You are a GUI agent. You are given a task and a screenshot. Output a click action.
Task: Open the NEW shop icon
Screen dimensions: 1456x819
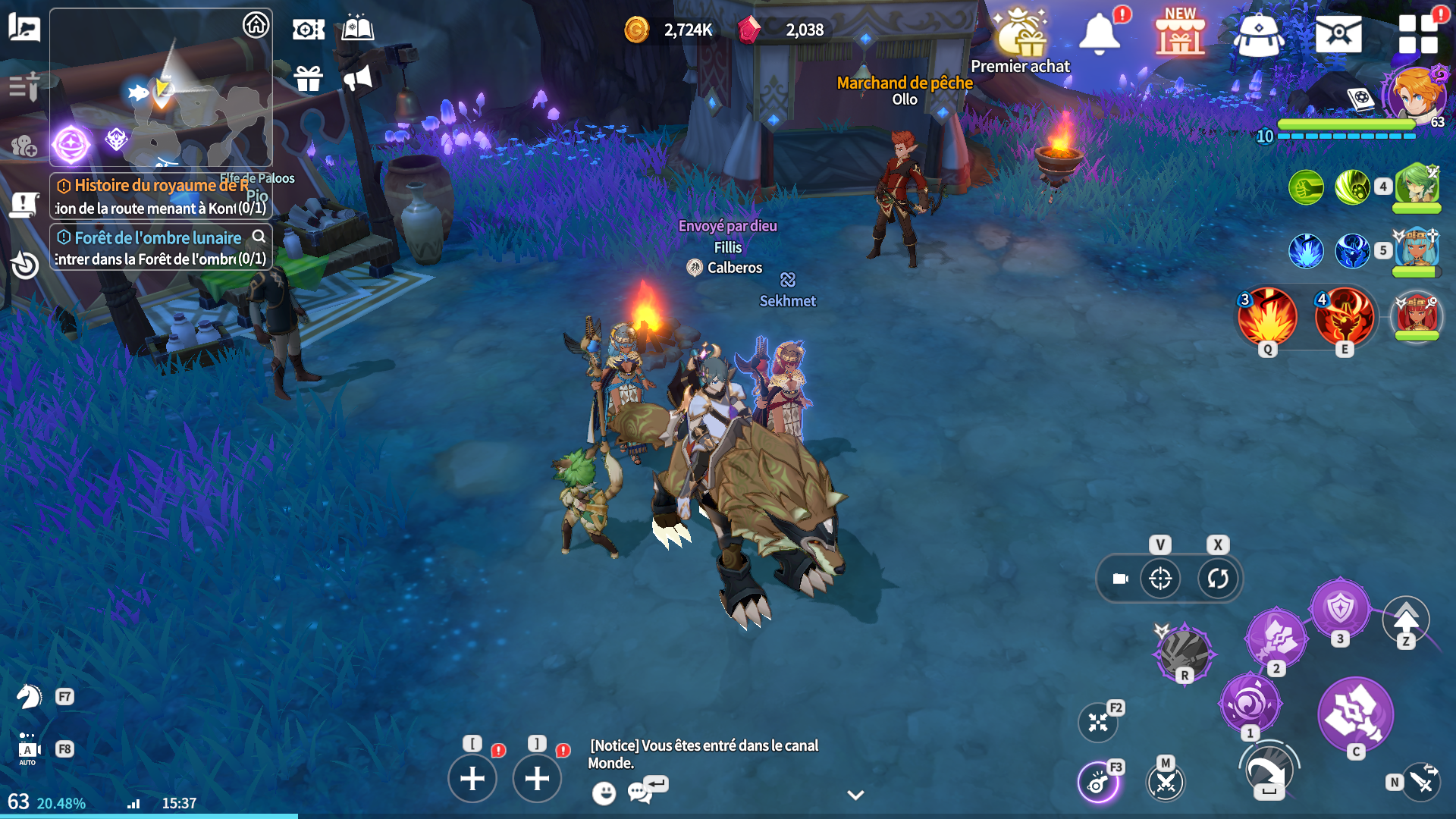point(1179,34)
